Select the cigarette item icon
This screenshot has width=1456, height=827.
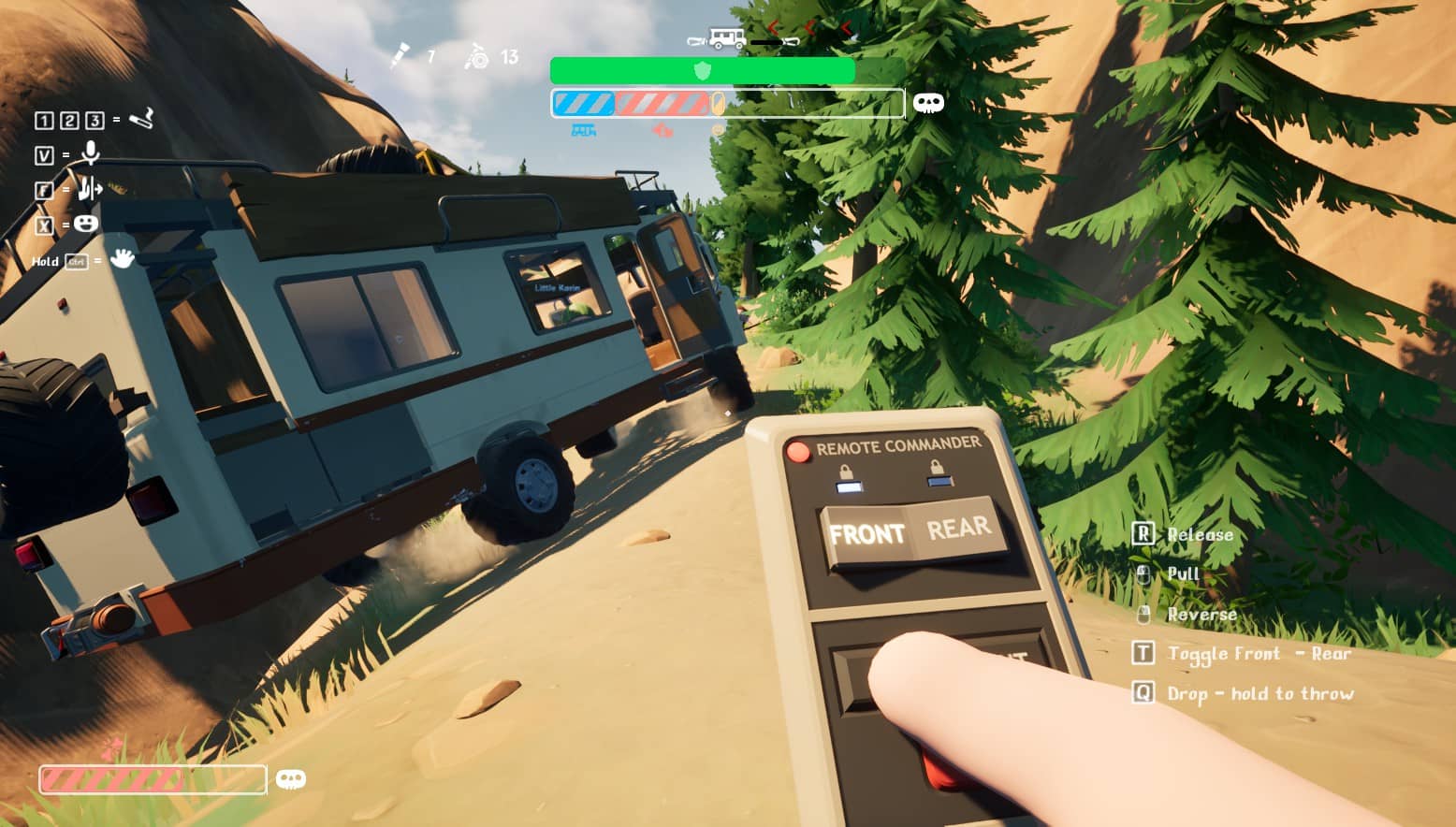[141, 119]
